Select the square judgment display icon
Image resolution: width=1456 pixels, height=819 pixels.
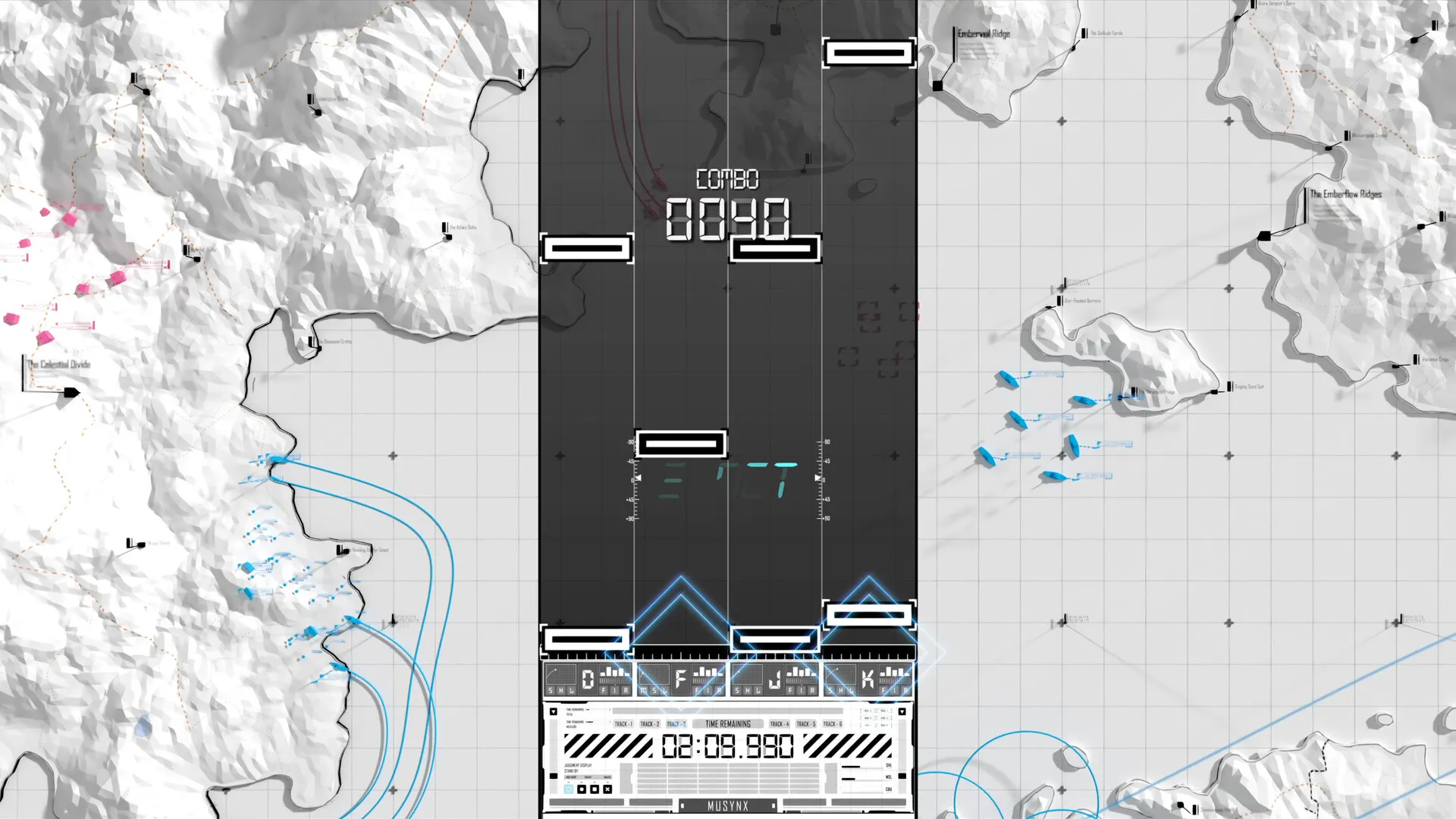[x=594, y=789]
